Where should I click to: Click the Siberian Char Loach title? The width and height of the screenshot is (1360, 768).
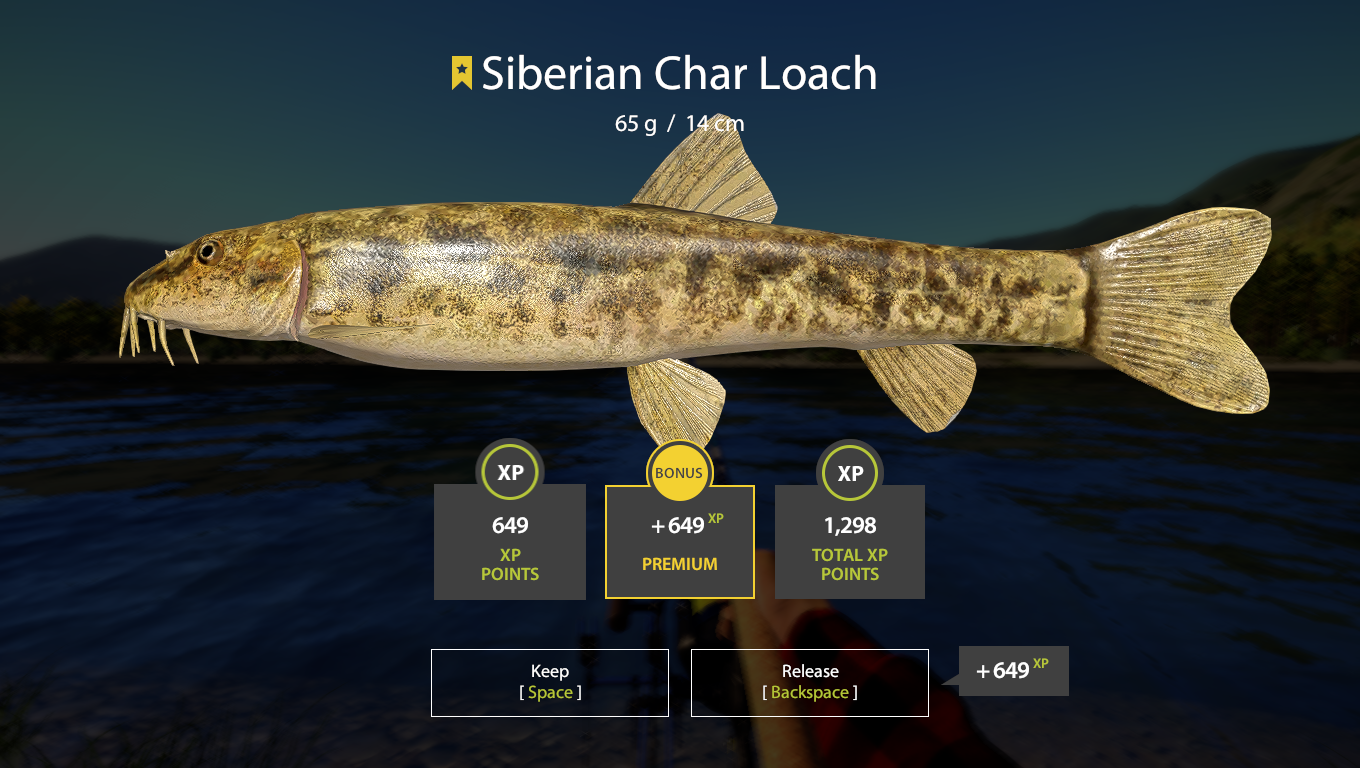(x=680, y=73)
